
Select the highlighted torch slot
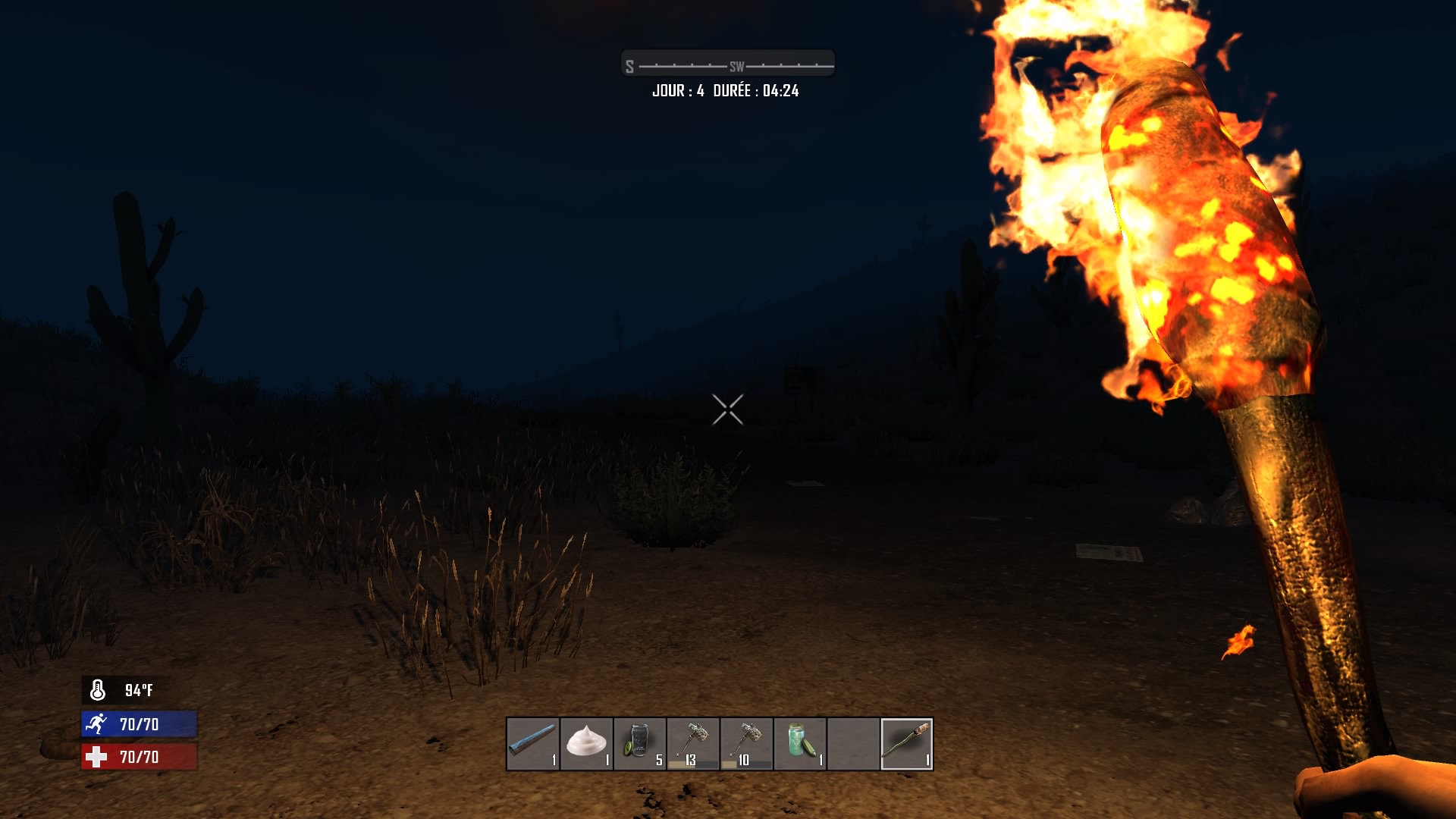(x=907, y=743)
